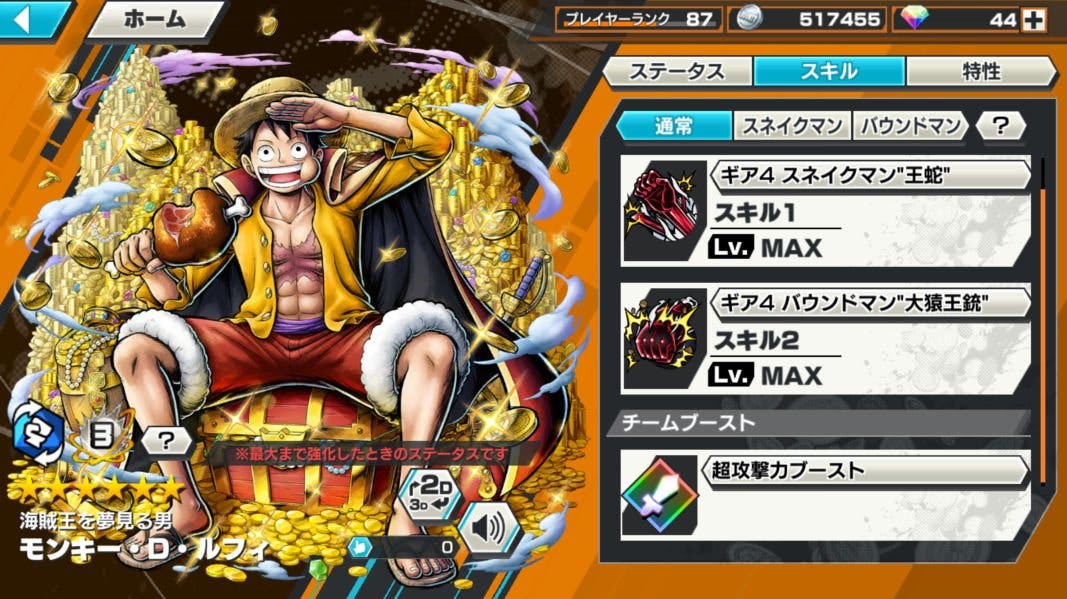Choose the 通常 form sub-tab
Viewport: 1067px width, 599px height.
673,125
